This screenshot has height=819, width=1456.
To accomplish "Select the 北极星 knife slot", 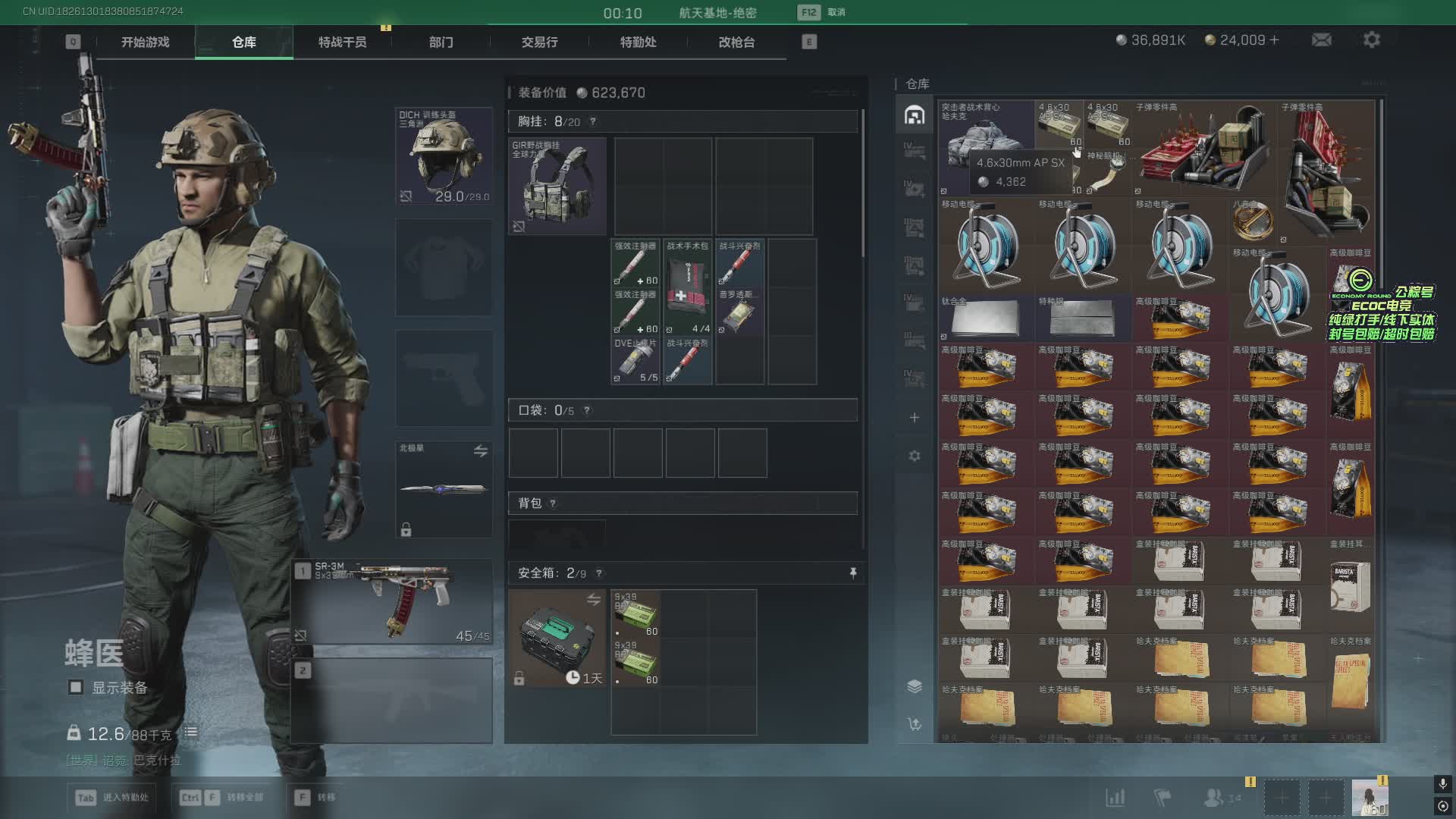I will (444, 489).
